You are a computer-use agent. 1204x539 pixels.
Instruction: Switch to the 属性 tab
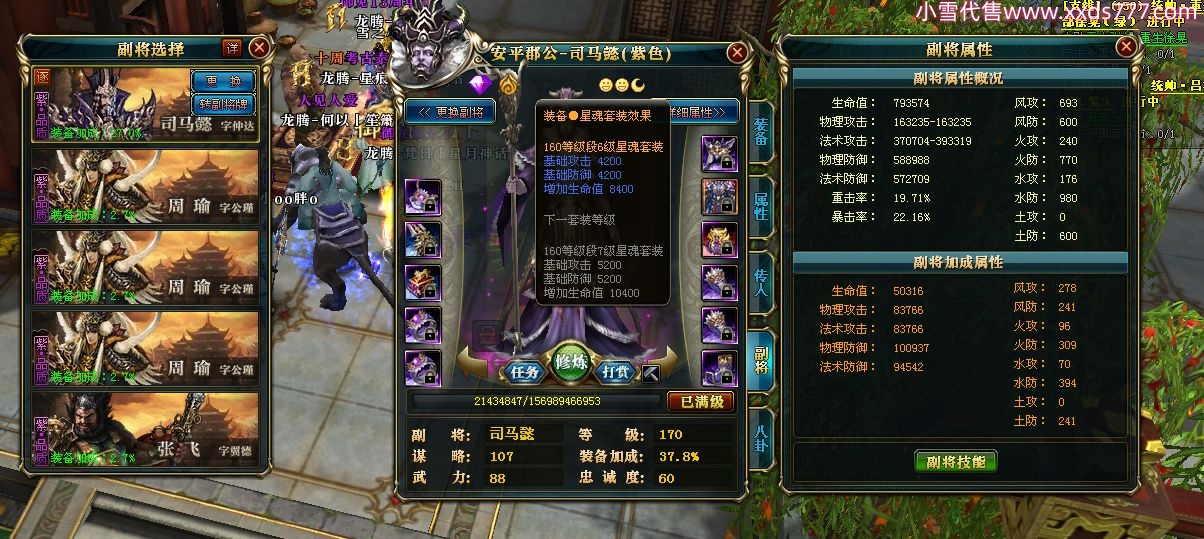761,212
